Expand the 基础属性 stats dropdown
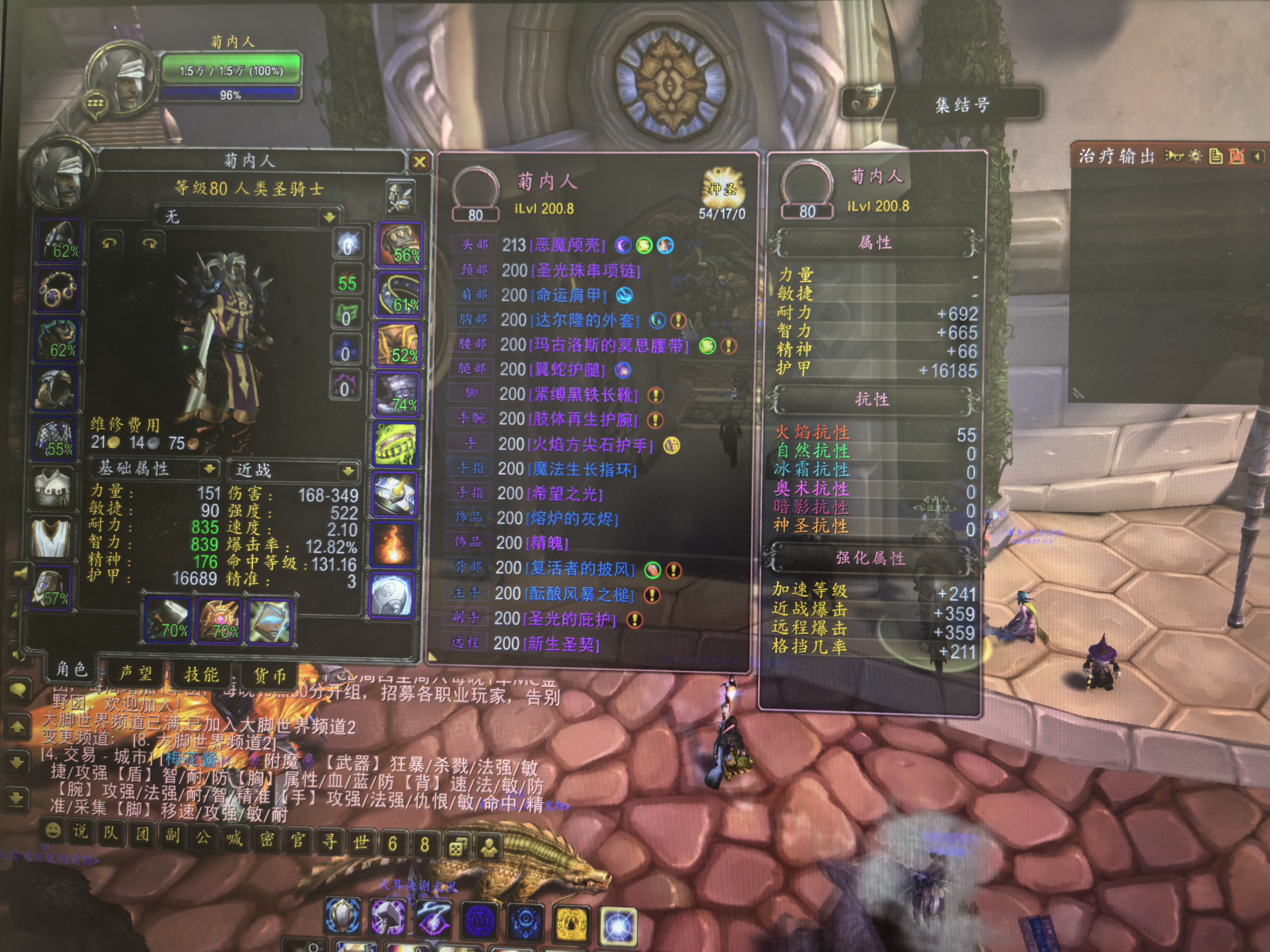This screenshot has height=952, width=1270. click(210, 469)
